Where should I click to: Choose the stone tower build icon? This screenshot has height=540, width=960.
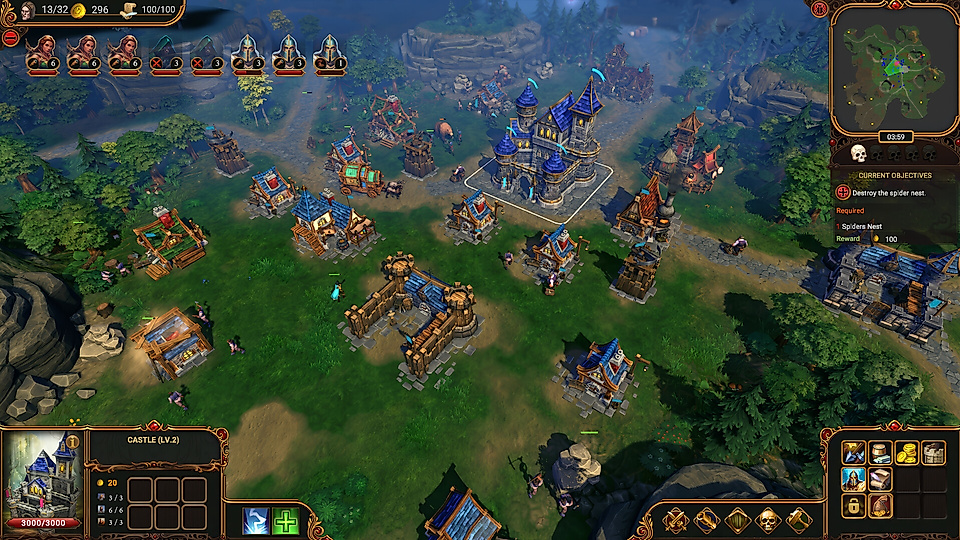pos(934,453)
